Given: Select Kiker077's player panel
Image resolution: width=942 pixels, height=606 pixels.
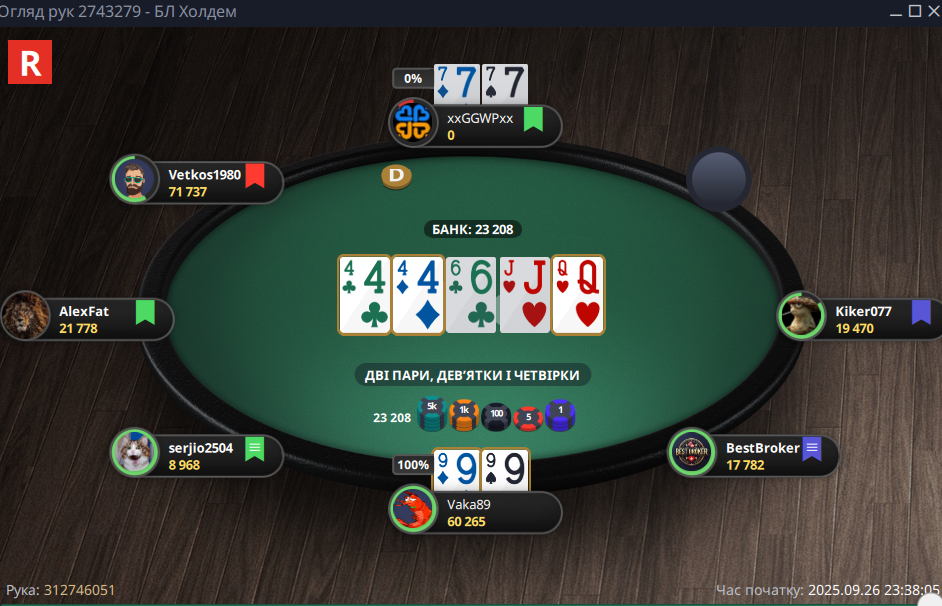Looking at the screenshot, I should click(861, 319).
